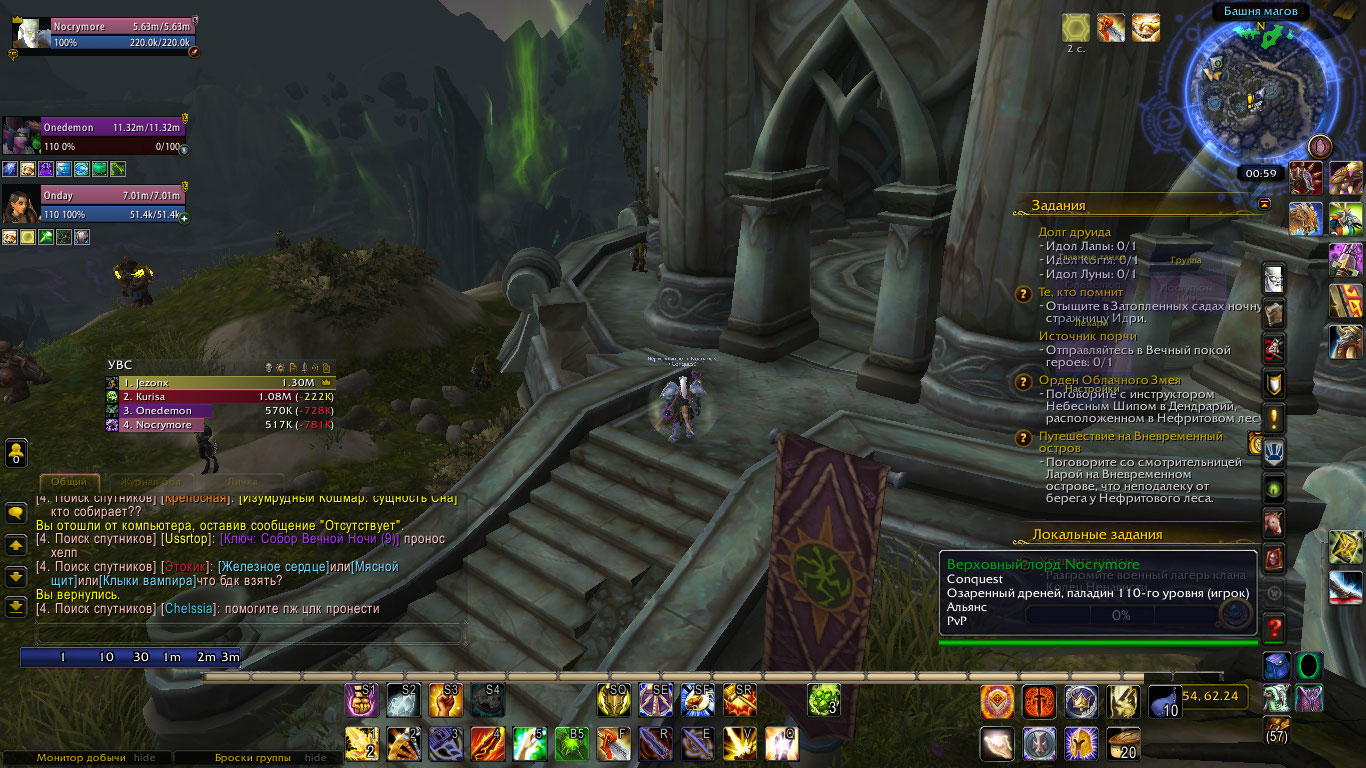Open the chat speech-bubble menu button

16,513
